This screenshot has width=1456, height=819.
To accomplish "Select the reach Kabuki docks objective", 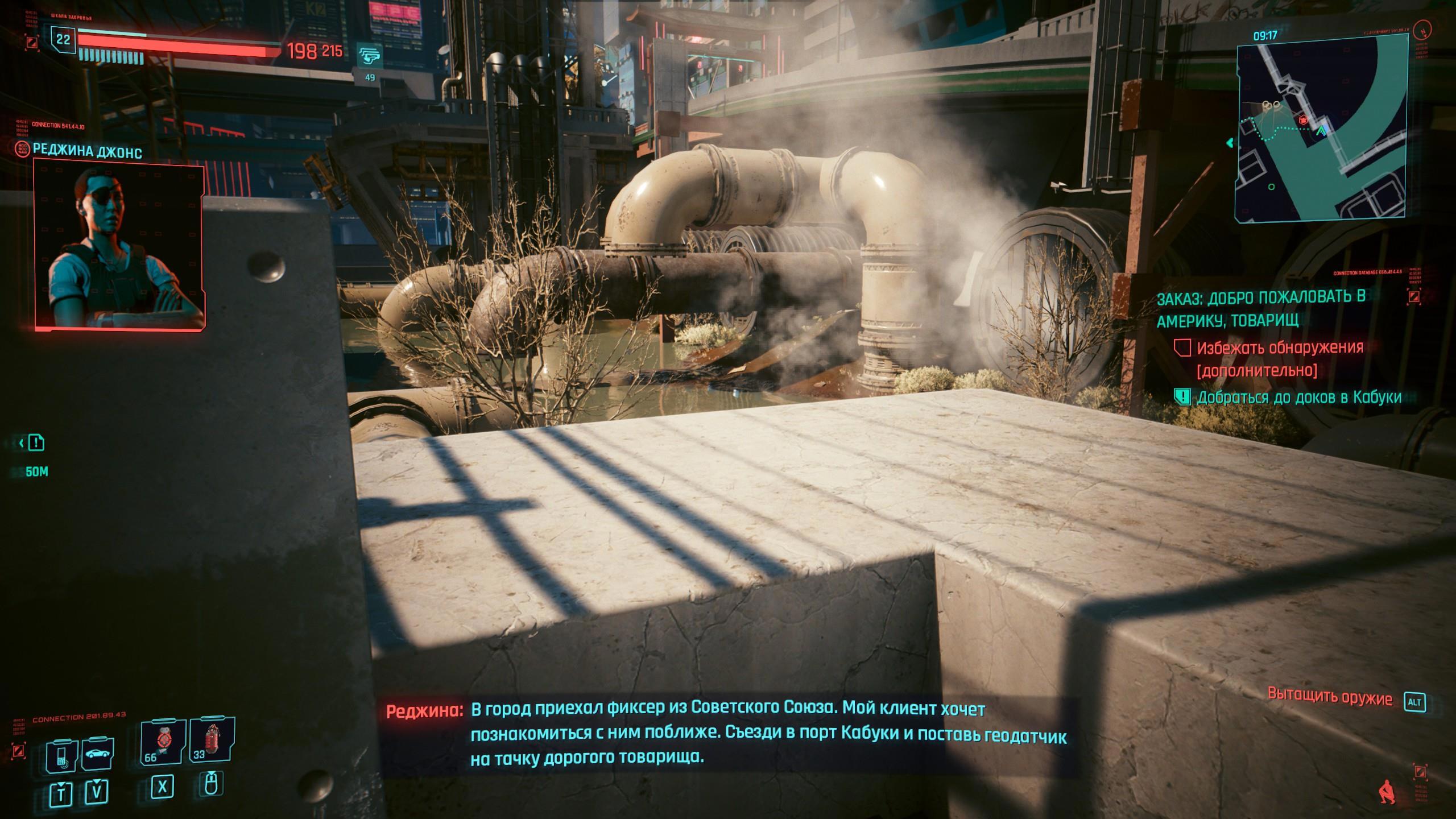I will click(x=1298, y=398).
